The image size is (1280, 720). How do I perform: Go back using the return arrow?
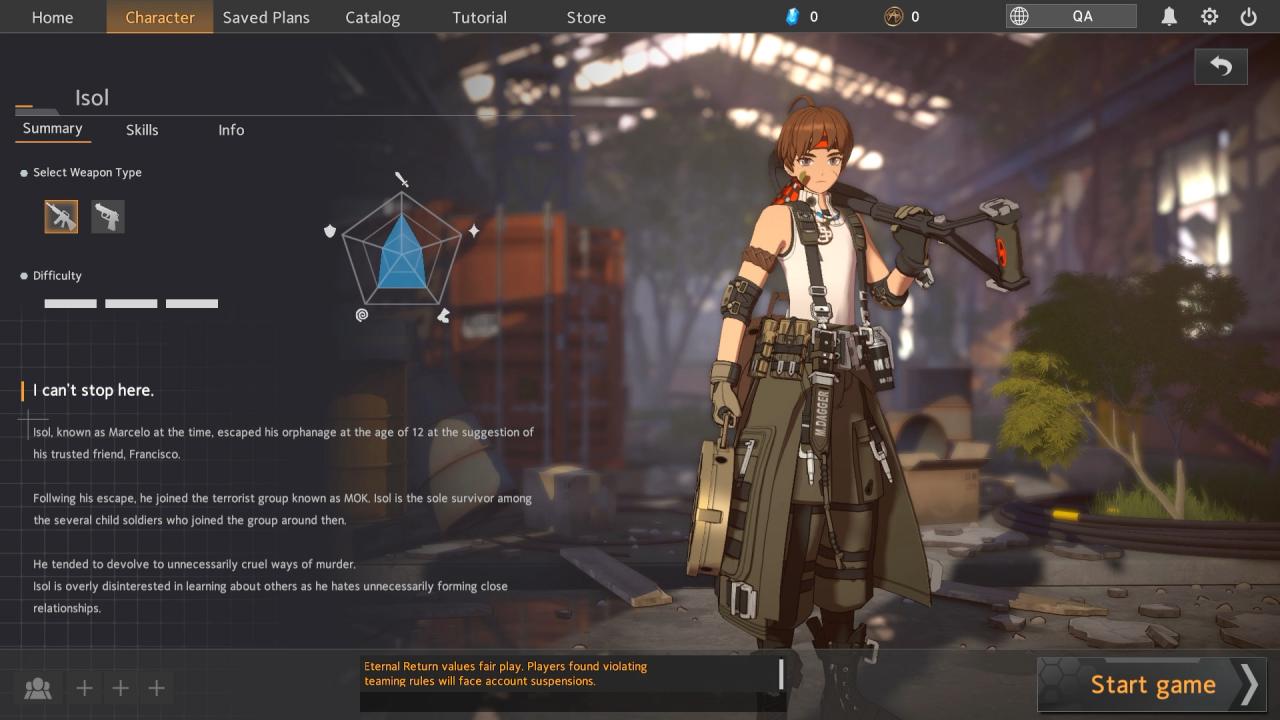(x=1220, y=67)
